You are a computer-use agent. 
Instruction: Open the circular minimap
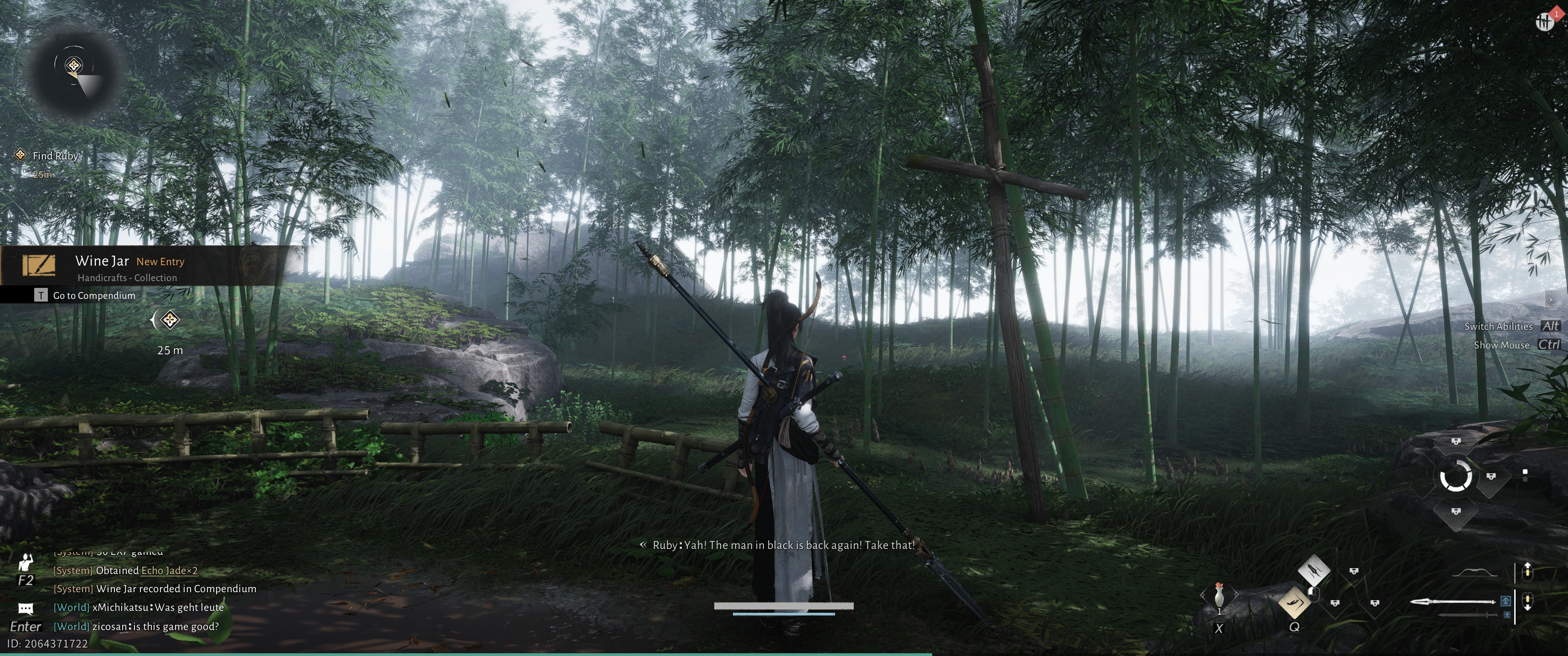tap(75, 72)
